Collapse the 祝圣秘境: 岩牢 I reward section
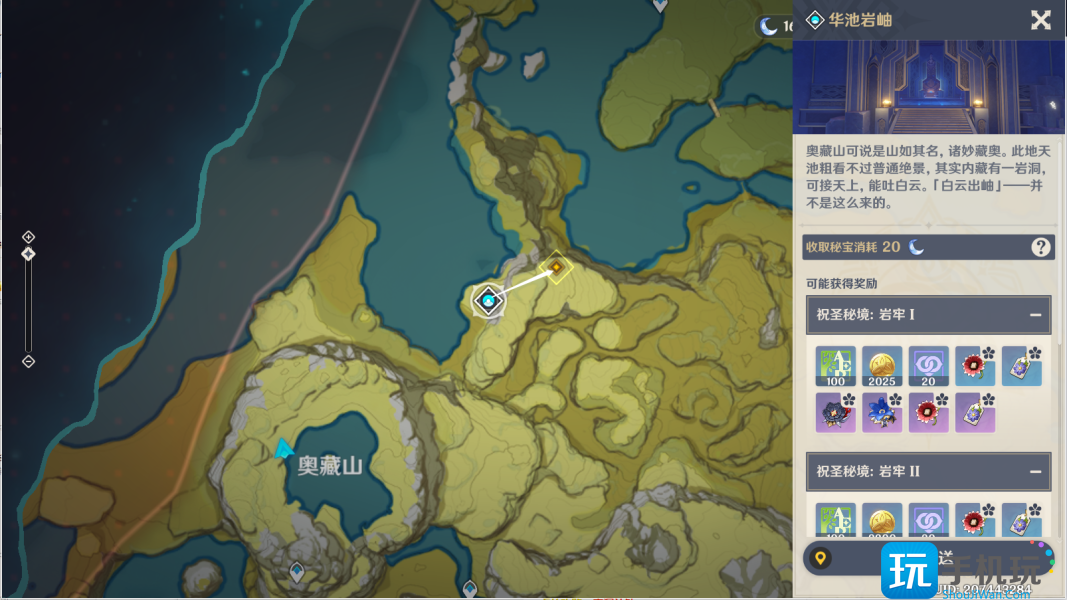 pos(1035,315)
